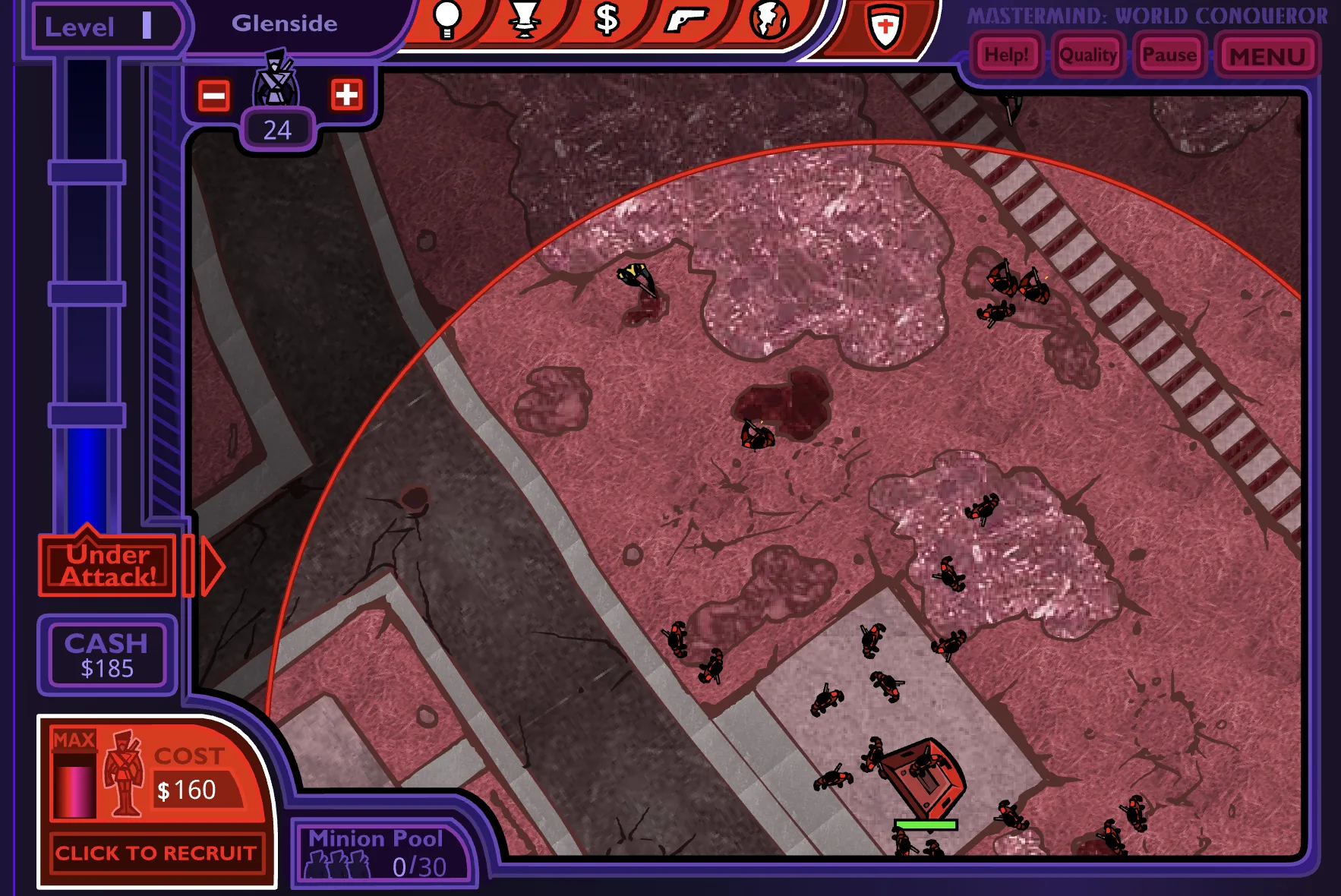Click to Recruit a minion
This screenshot has height=896, width=1341.
(x=156, y=853)
